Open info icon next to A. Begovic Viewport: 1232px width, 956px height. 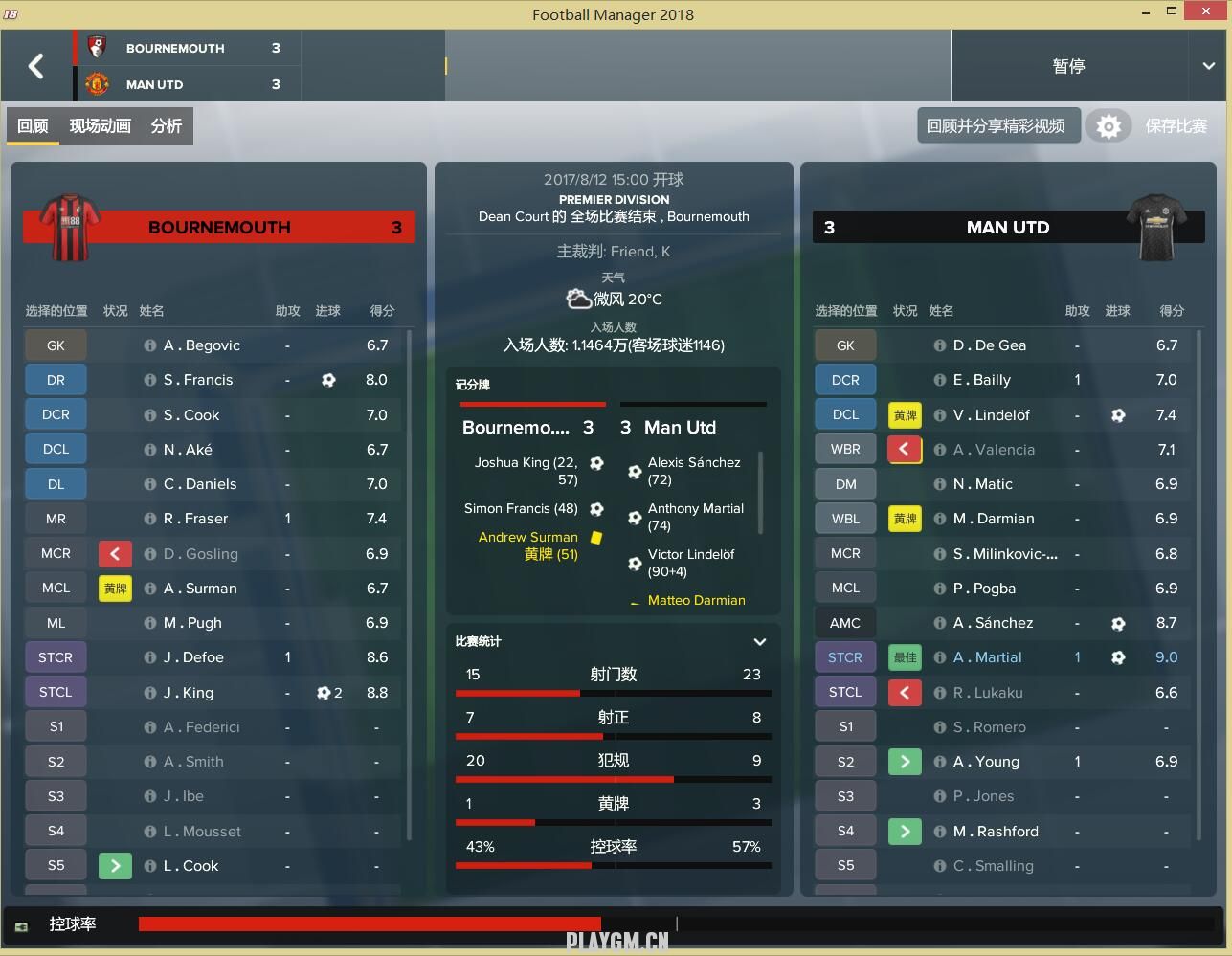tap(150, 345)
